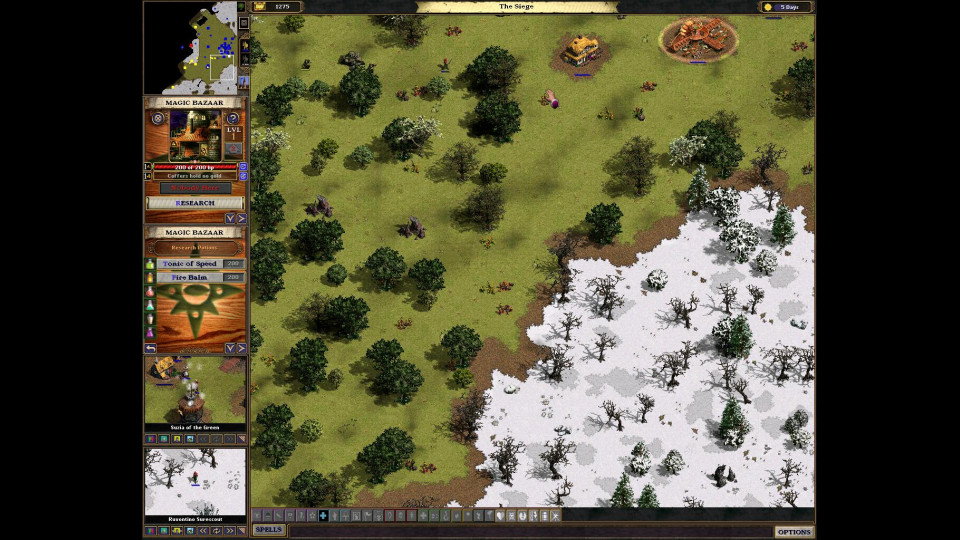Open the Spells panel

[x=268, y=530]
